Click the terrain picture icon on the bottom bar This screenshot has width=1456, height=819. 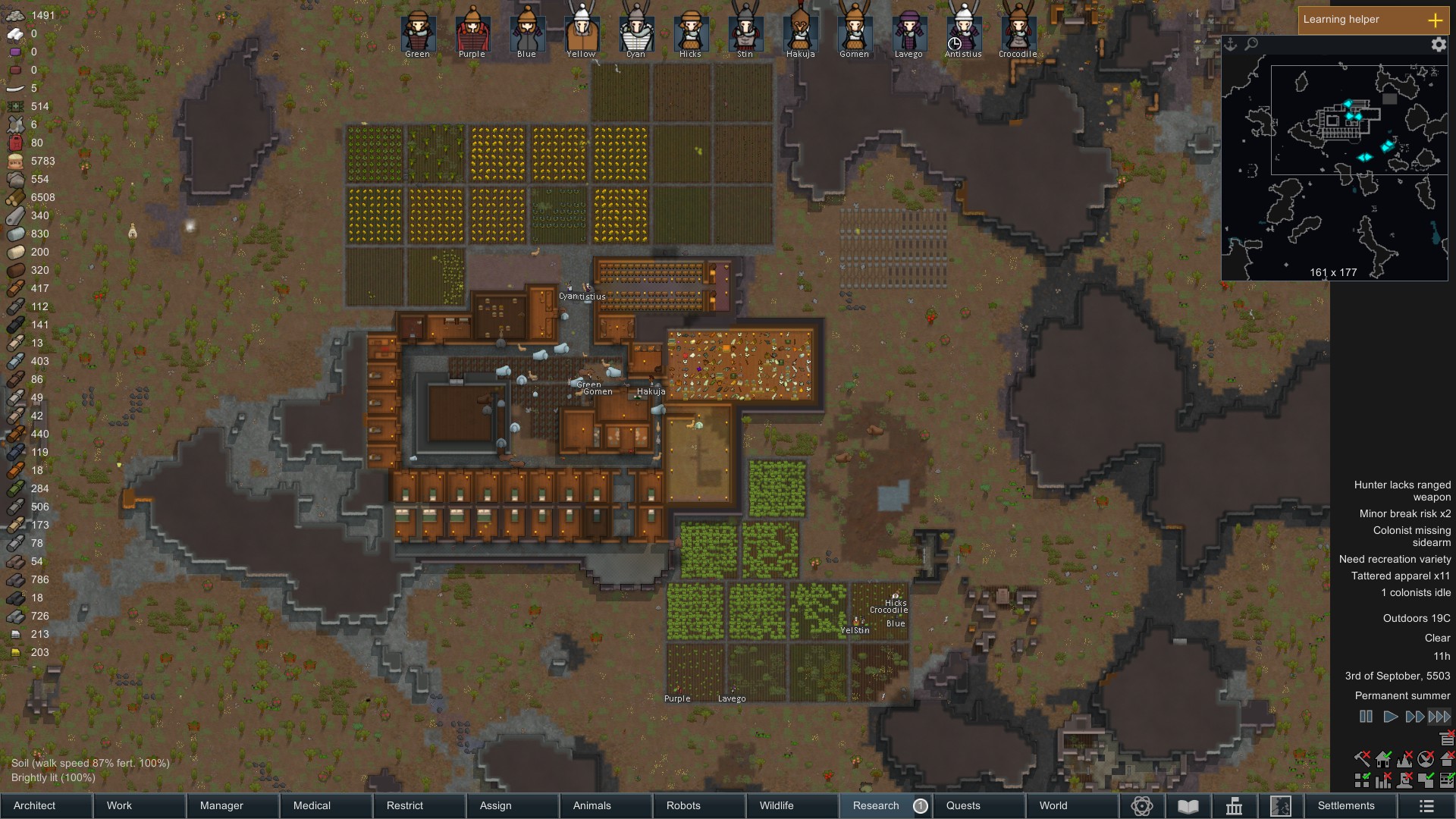coord(1282,806)
